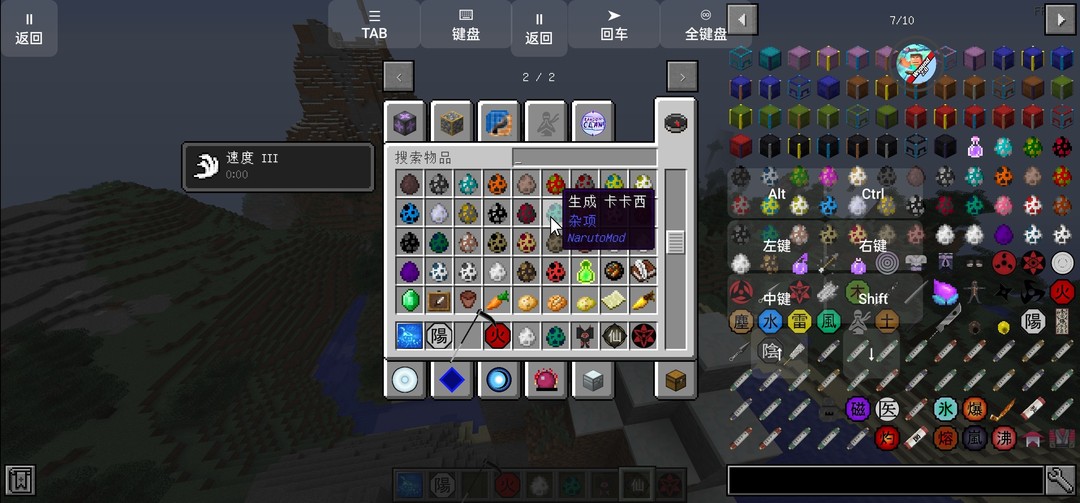Go to previous item list page

741,19
